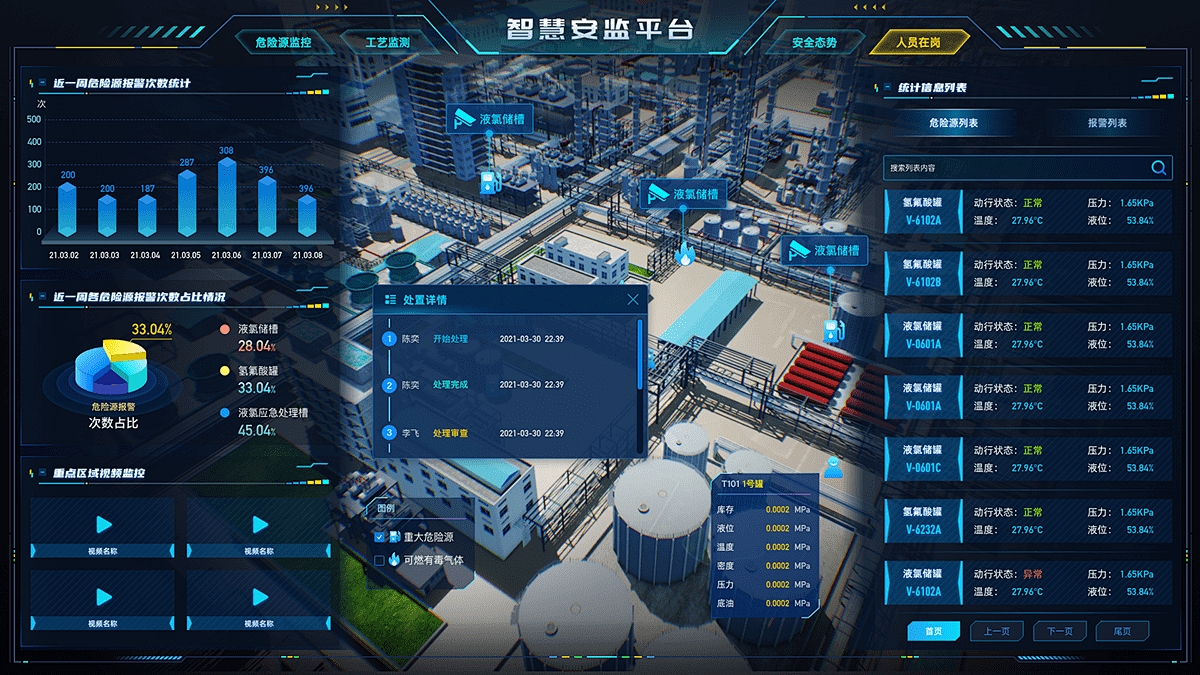Toggle the 重大危险源 legend checkbox
The image size is (1200, 675).
pos(380,537)
